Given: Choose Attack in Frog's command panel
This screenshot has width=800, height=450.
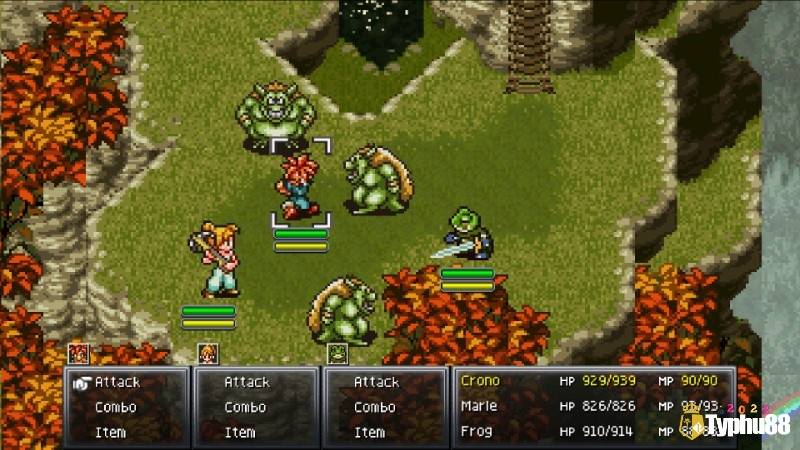Looking at the screenshot, I should (x=376, y=382).
